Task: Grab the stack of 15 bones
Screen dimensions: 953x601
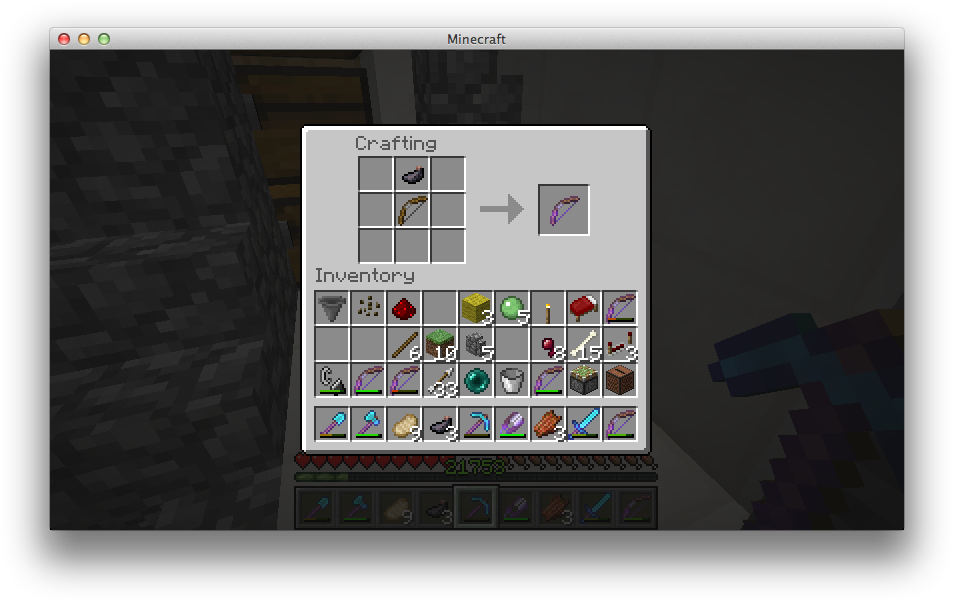Action: tap(583, 345)
